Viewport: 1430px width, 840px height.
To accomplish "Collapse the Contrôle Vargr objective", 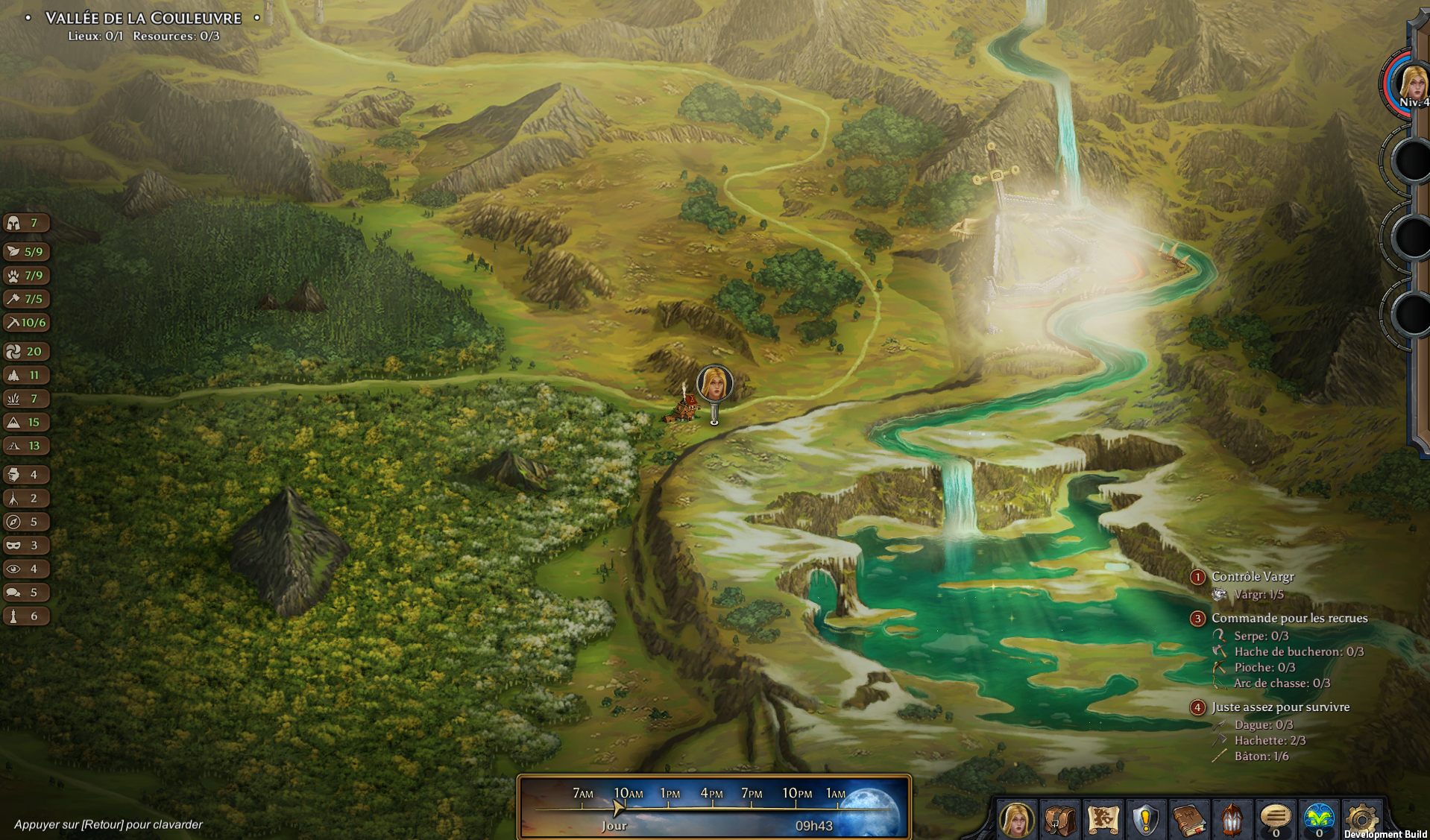I will tap(1199, 576).
